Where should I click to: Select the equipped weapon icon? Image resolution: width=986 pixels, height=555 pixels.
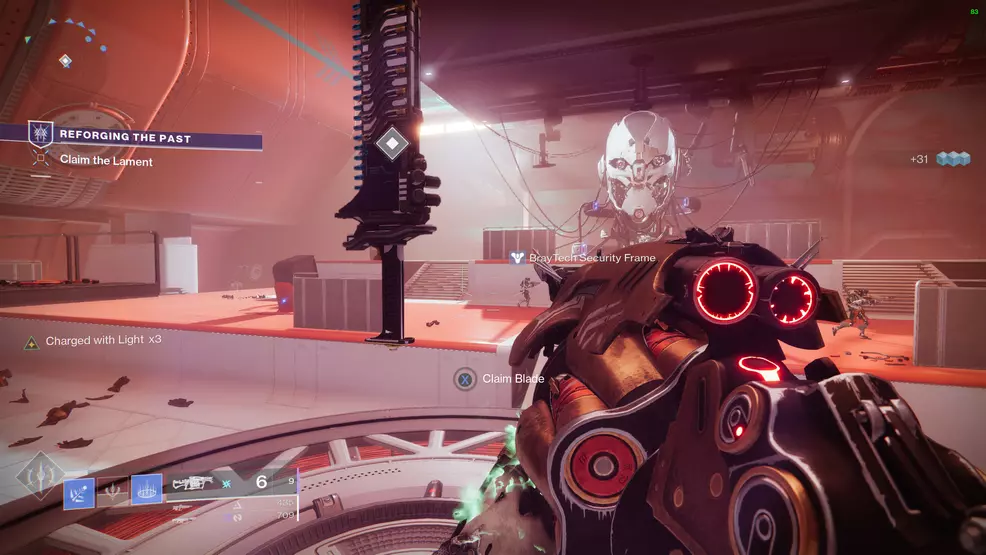(192, 483)
